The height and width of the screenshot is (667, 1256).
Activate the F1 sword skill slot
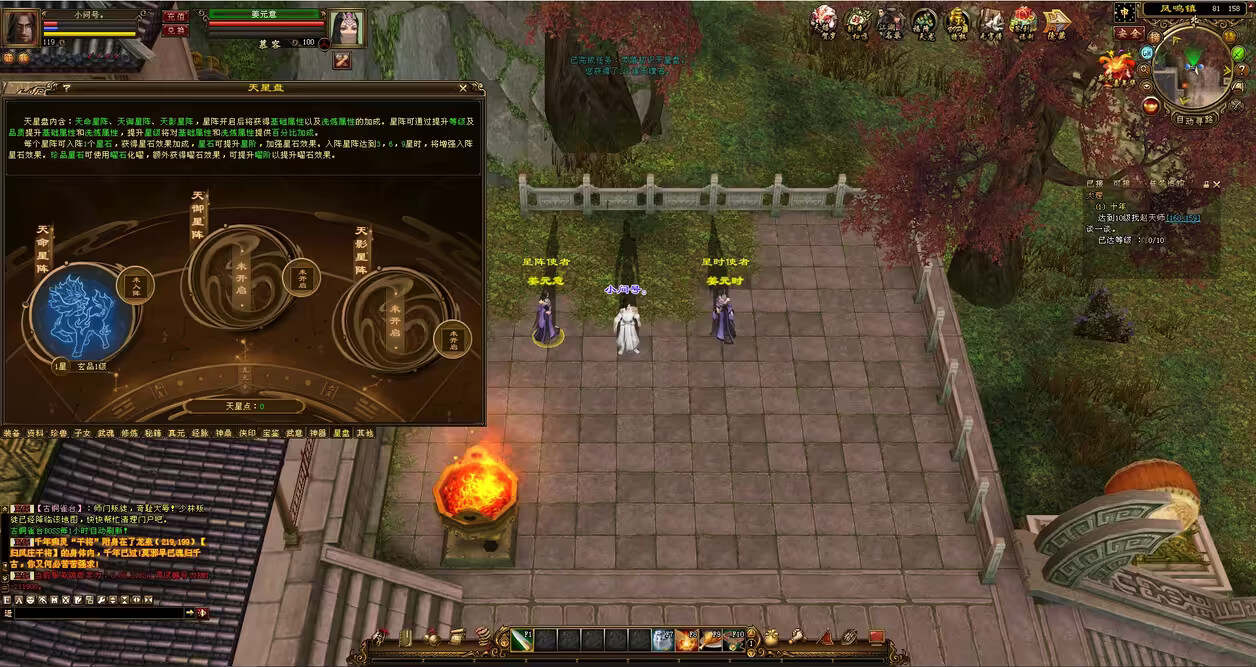(522, 639)
